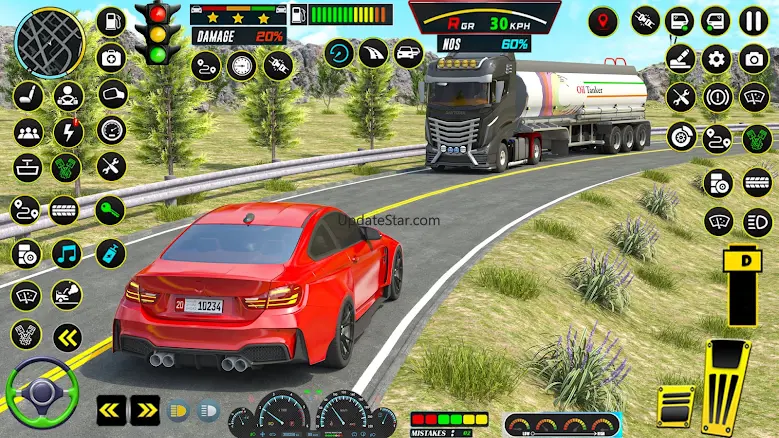This screenshot has height=438, width=779.
Task: Toggle the music note icon
Action: (x=68, y=253)
